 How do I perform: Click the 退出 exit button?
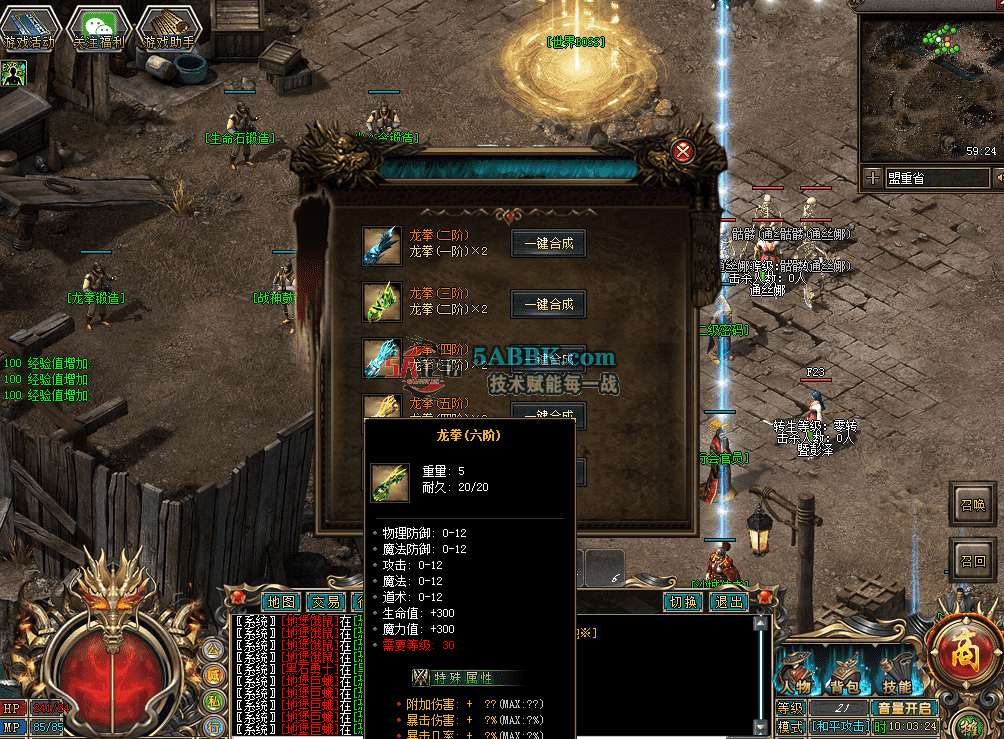point(728,602)
